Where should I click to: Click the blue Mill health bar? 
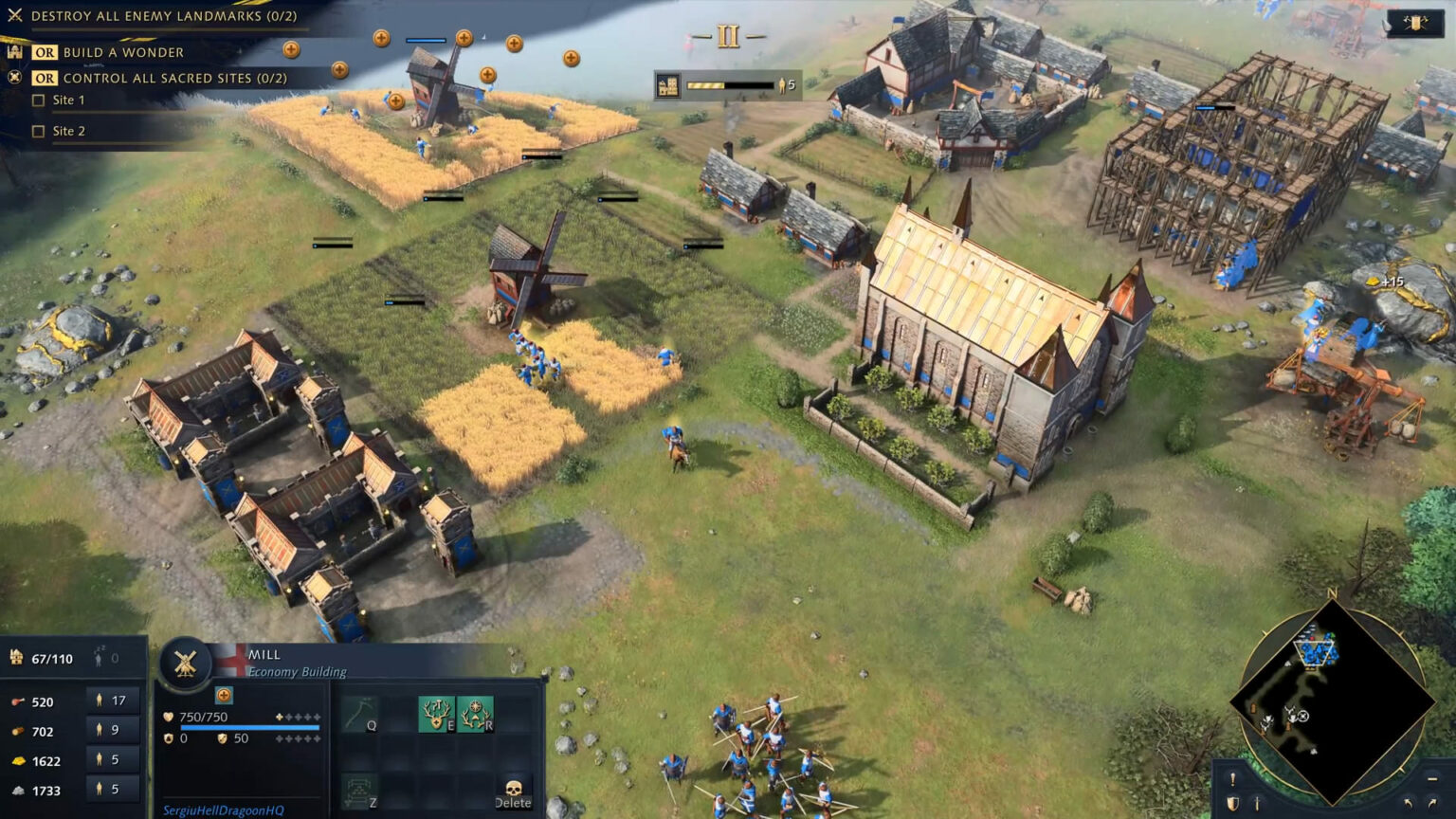249,728
